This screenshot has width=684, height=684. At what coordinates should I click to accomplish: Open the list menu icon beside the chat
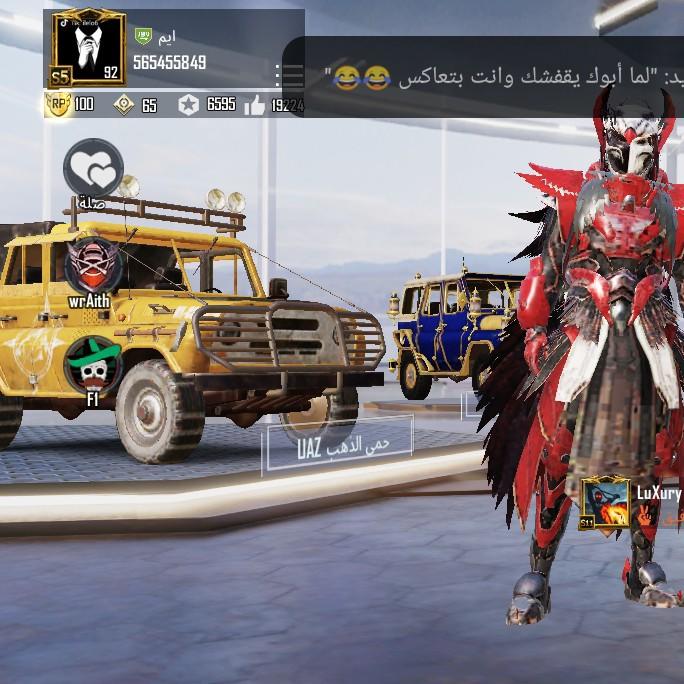(289, 75)
